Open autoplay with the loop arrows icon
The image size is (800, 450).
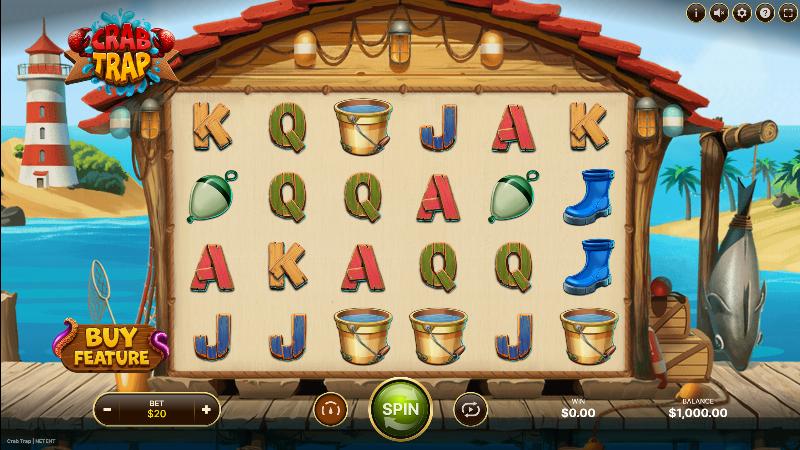(468, 408)
